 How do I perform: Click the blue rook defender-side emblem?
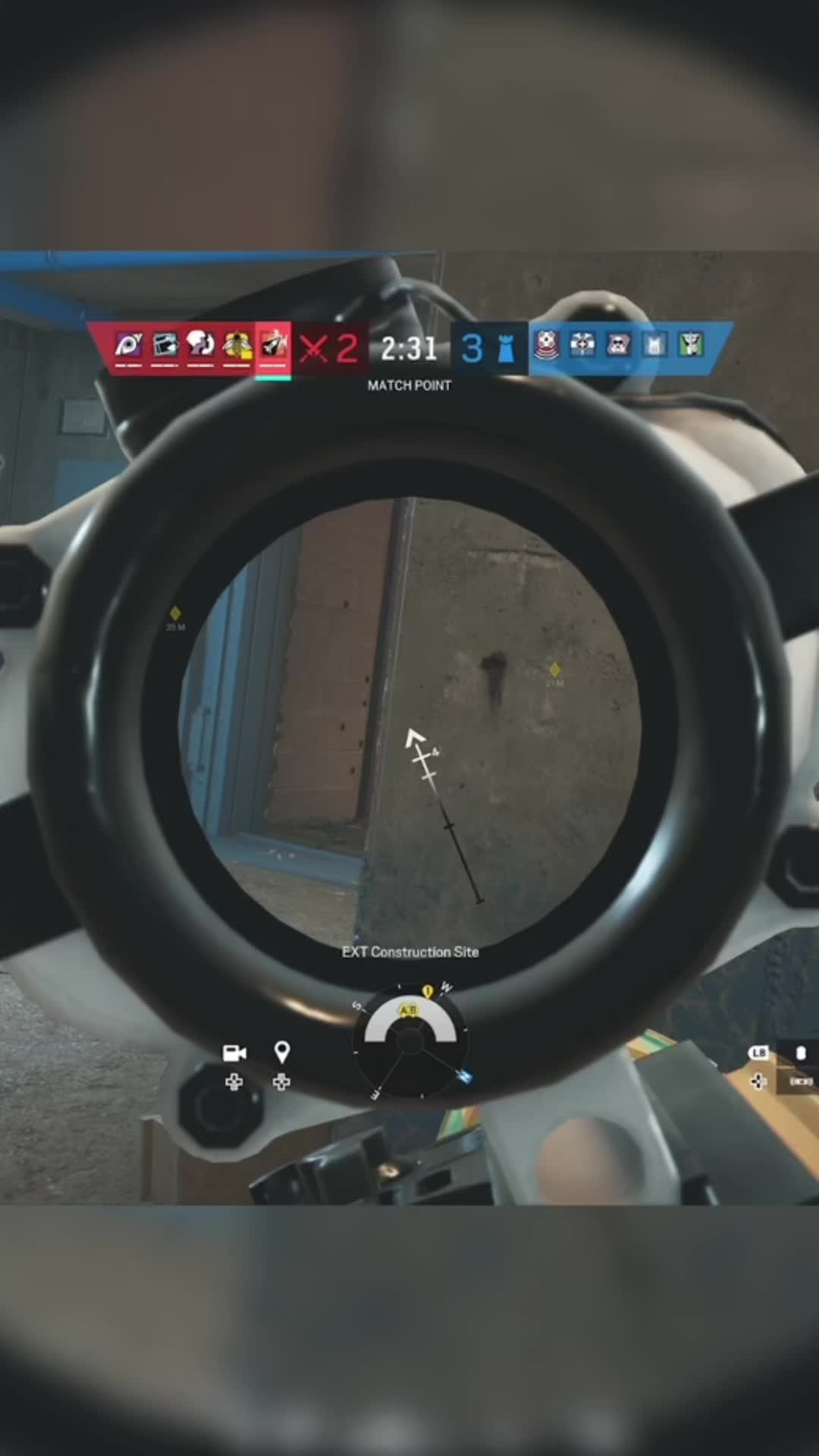(x=506, y=348)
